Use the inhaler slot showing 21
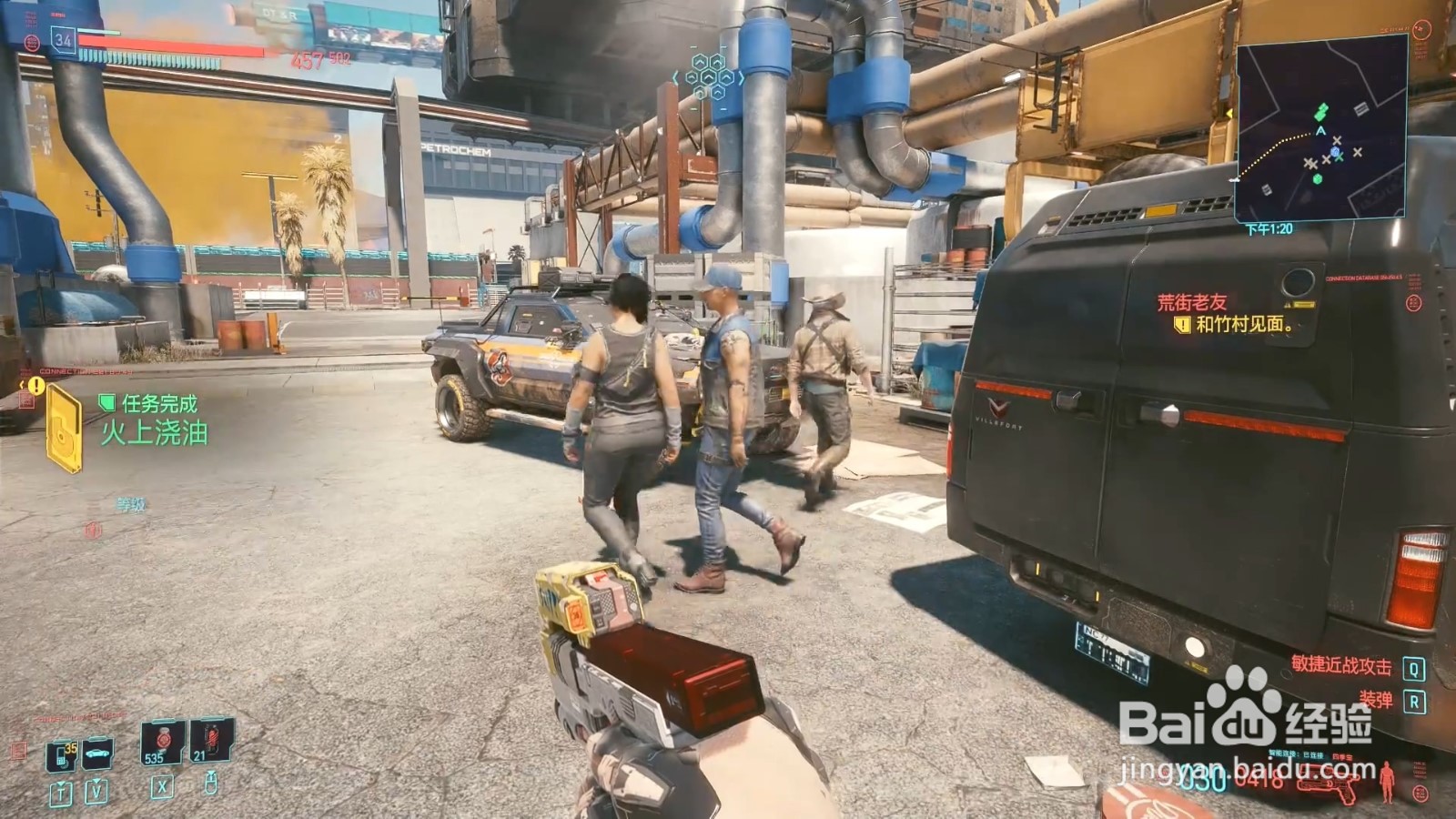 click(211, 741)
